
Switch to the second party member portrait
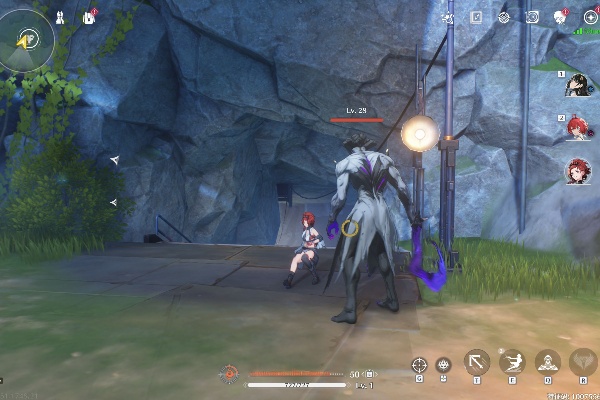pyautogui.click(x=578, y=129)
